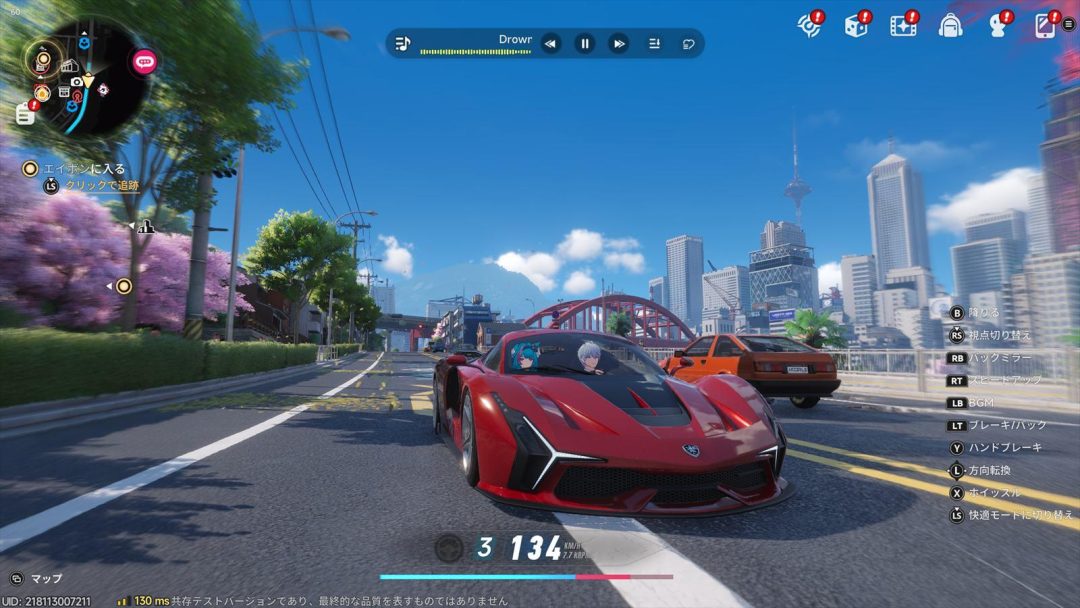Open the target-shaped icon in top bar
This screenshot has height=608, width=1080.
coord(808,25)
